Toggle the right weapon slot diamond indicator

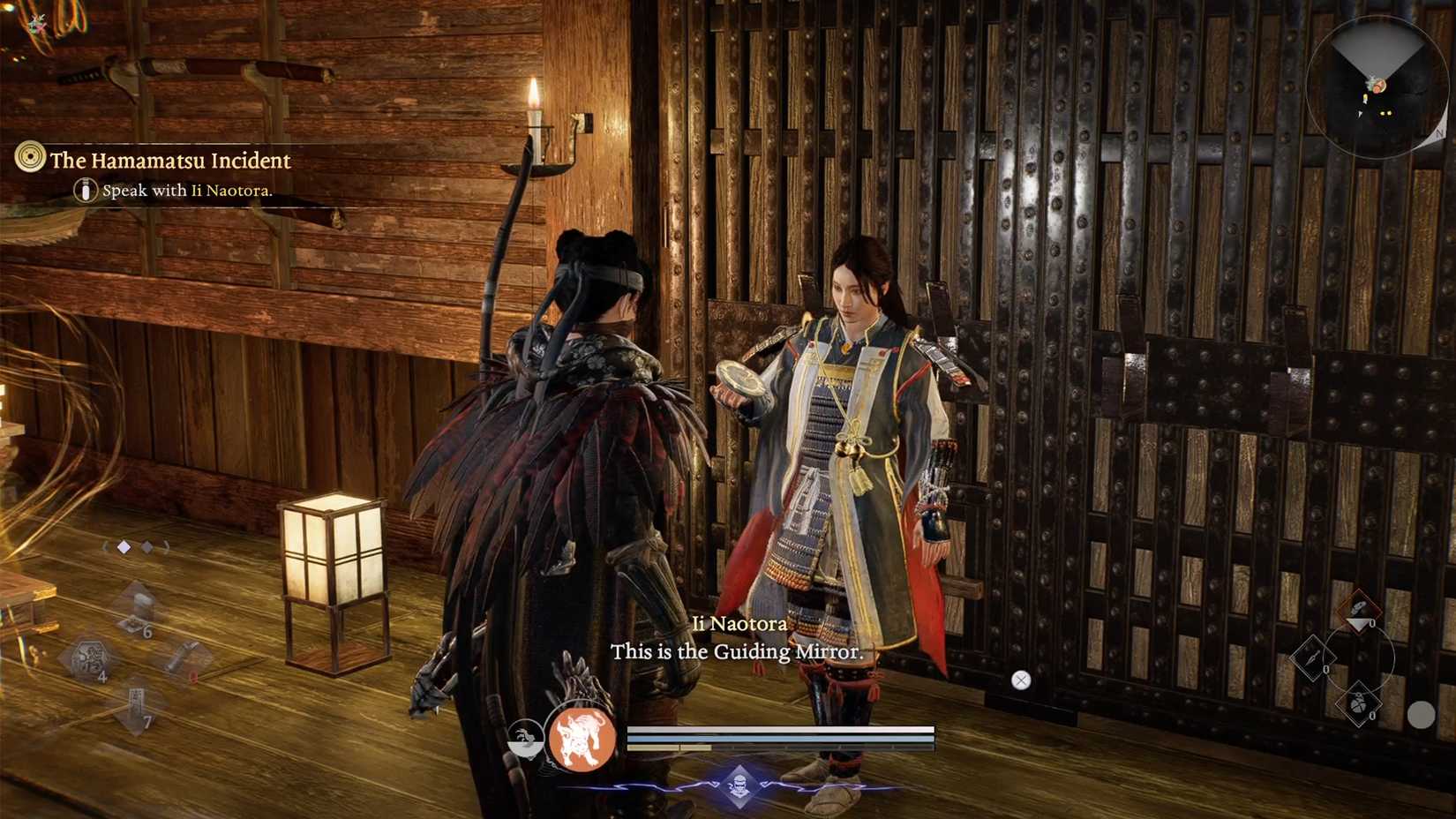(147, 546)
